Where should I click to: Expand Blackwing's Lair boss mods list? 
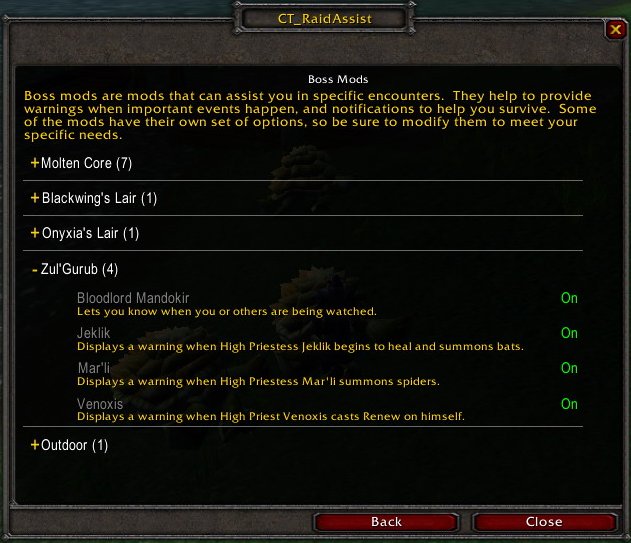coord(93,198)
